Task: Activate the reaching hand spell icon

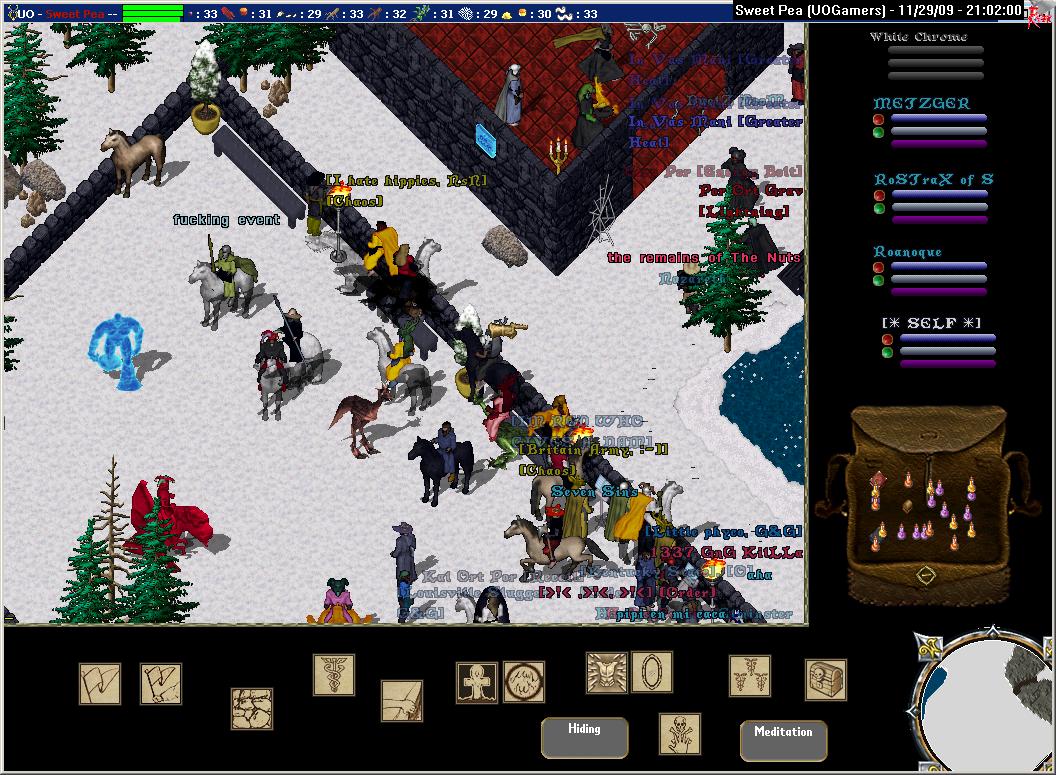Action: click(x=402, y=701)
